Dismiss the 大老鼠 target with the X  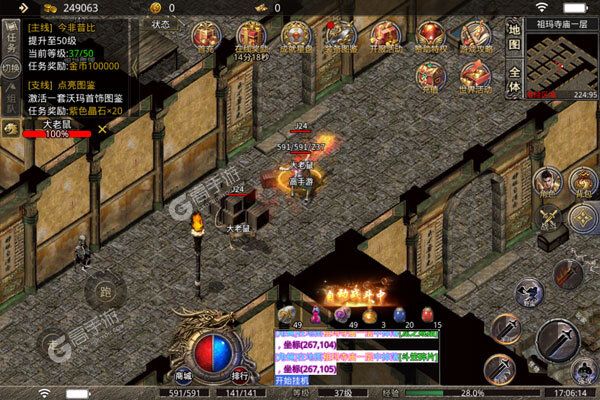click(101, 131)
